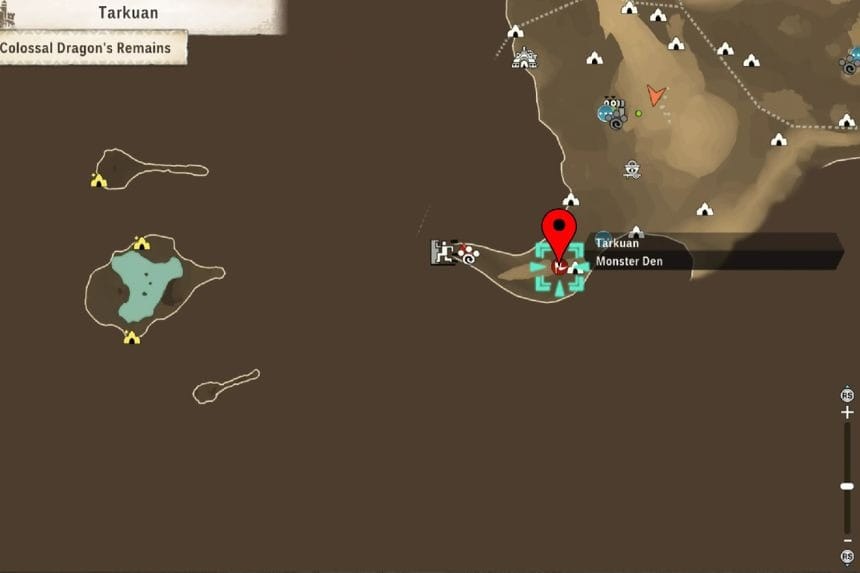
Task: Select the village building map icon
Action: coord(524,59)
